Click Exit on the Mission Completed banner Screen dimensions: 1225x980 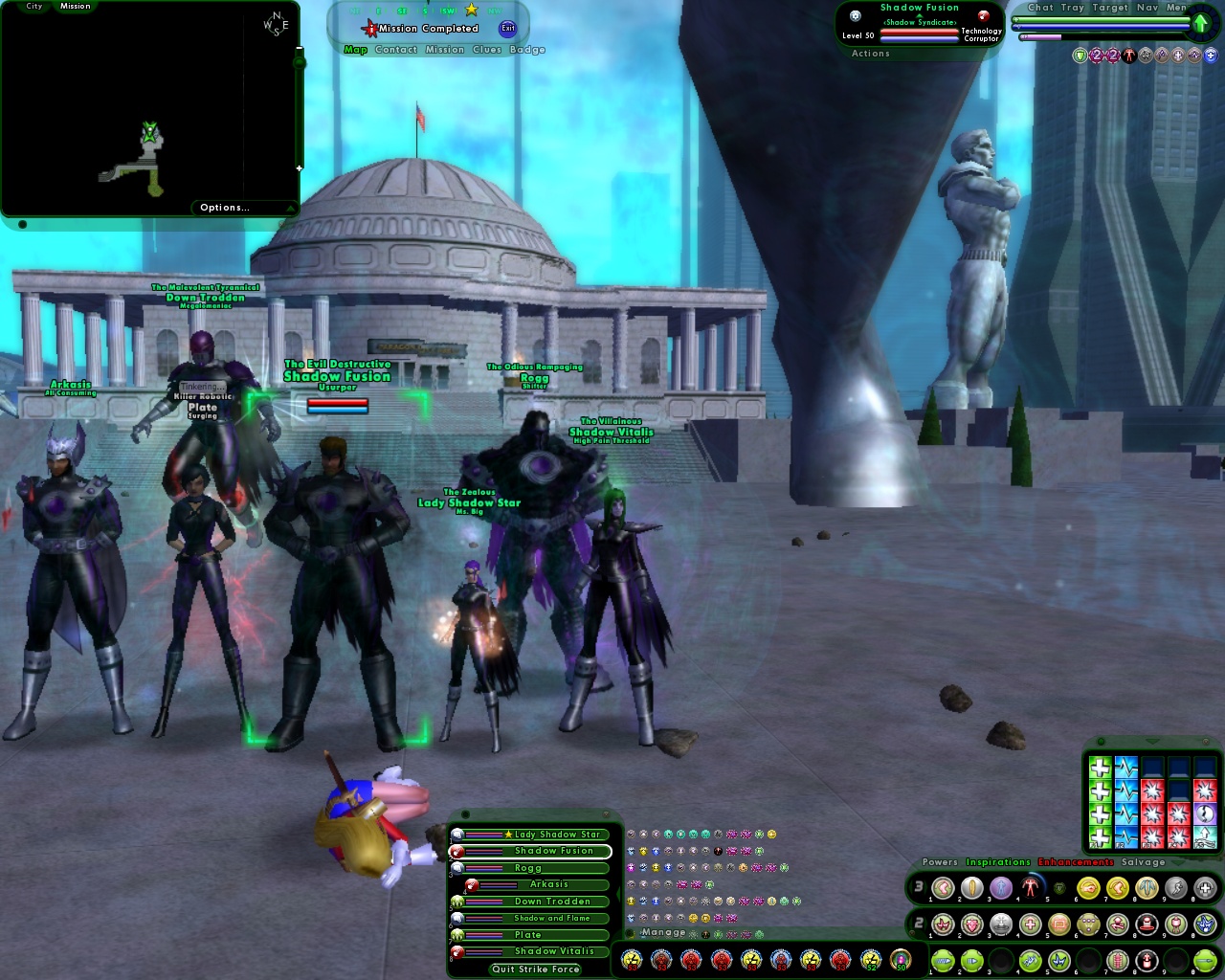tap(508, 28)
